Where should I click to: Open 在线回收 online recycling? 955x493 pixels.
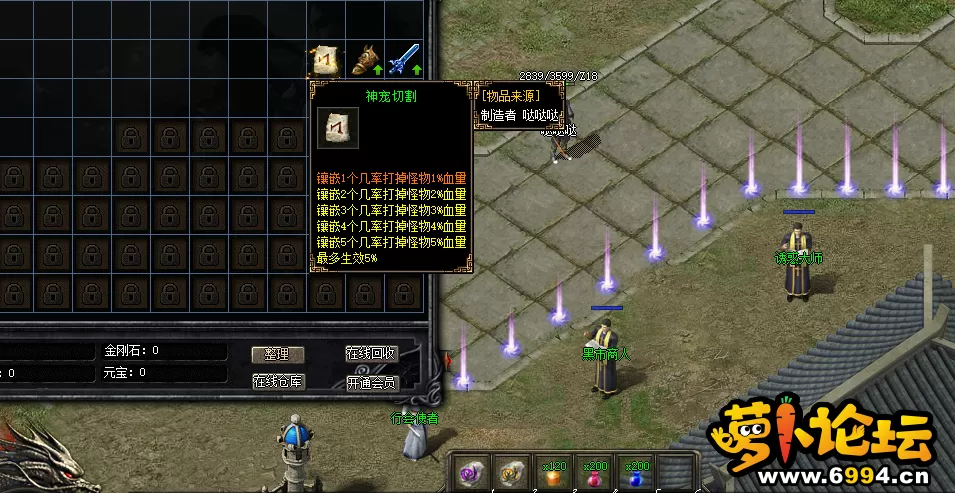click(x=372, y=354)
